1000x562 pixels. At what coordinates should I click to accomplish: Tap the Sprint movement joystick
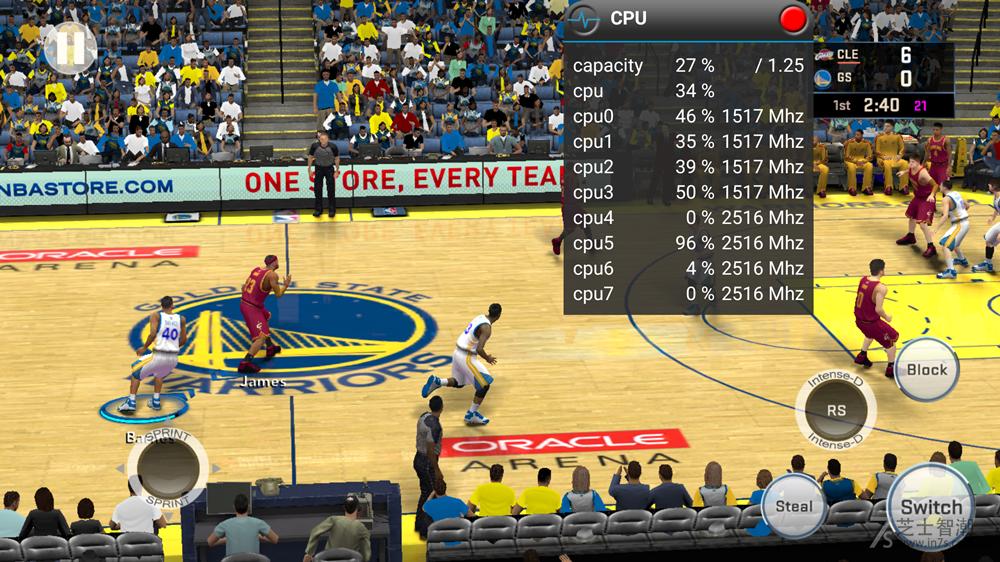167,467
